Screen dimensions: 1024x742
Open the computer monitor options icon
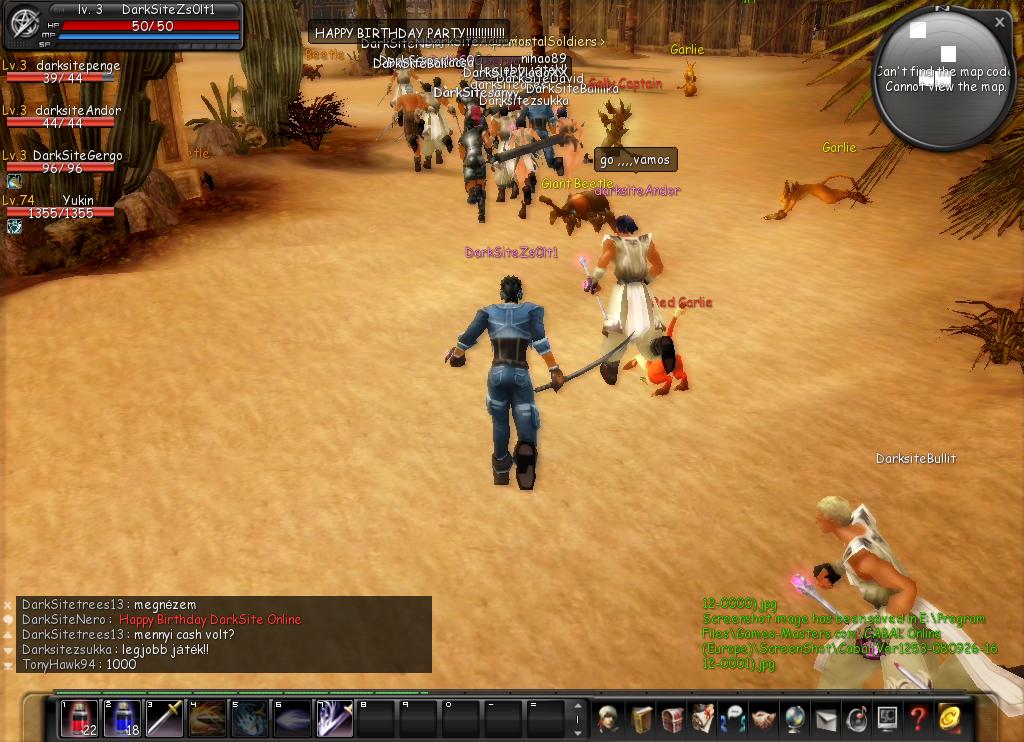point(887,718)
